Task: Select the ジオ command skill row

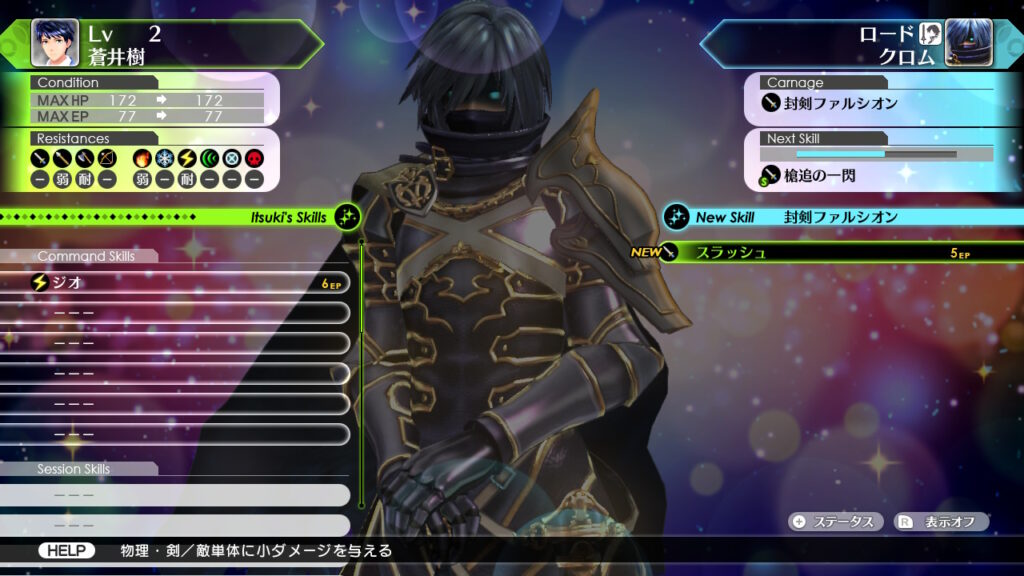Action: (180, 283)
